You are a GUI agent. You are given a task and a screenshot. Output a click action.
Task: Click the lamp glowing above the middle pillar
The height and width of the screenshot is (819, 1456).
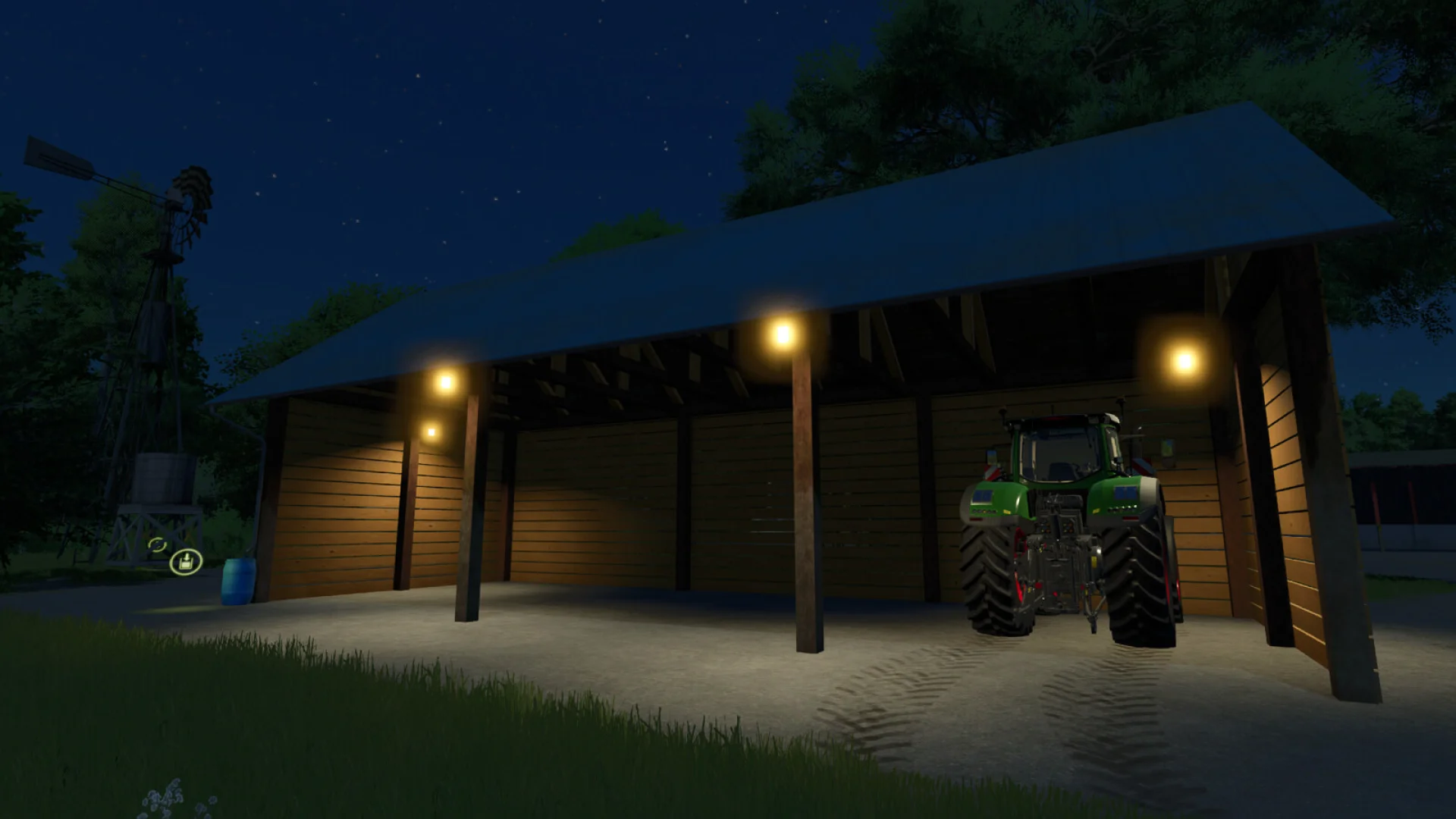pos(783,334)
